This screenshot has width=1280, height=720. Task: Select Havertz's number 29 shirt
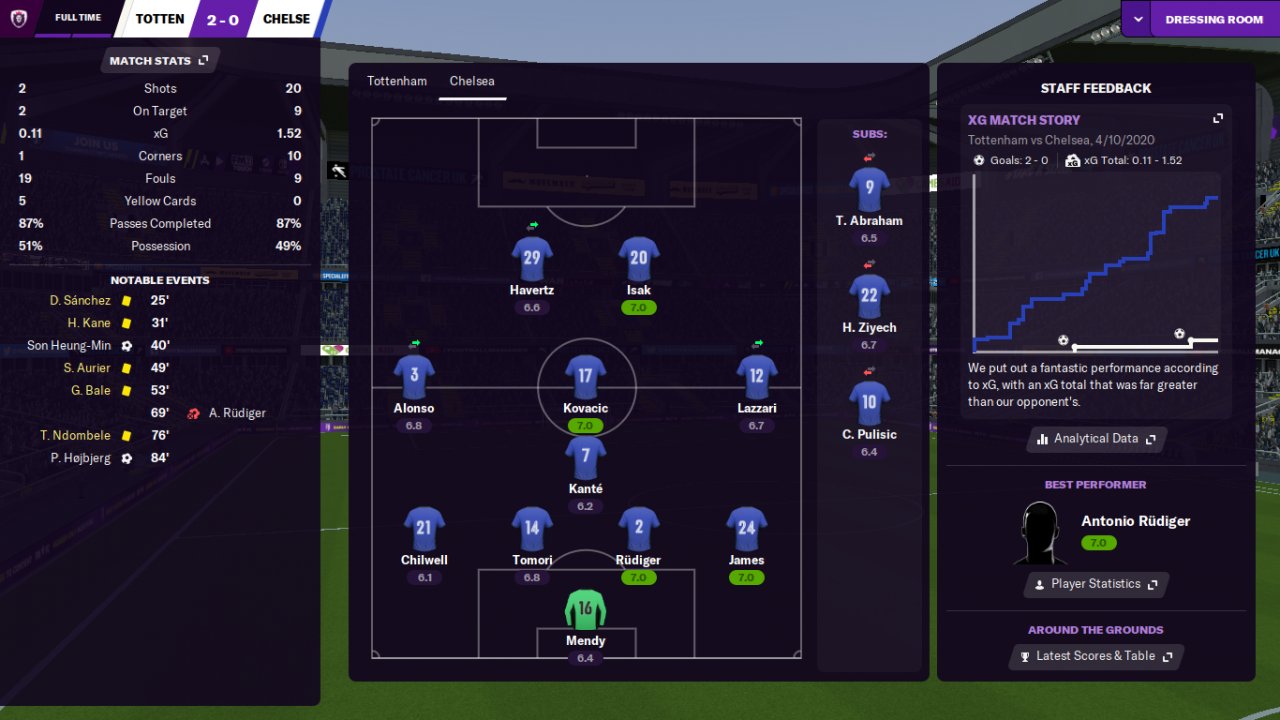pos(532,258)
